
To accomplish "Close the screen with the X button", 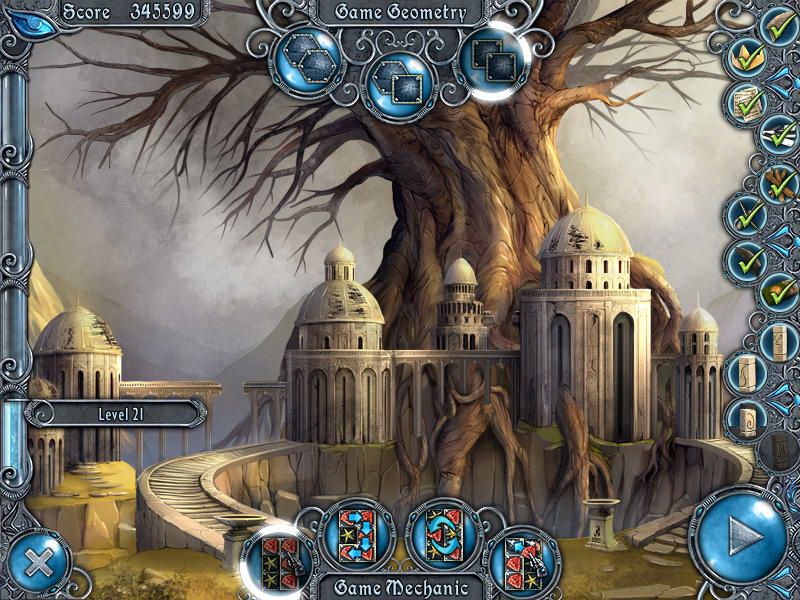I will pos(39,562).
